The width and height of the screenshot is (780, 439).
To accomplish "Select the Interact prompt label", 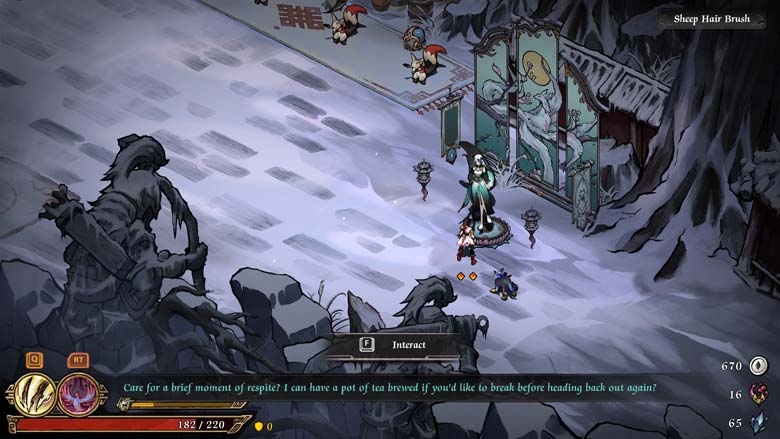I will [408, 345].
